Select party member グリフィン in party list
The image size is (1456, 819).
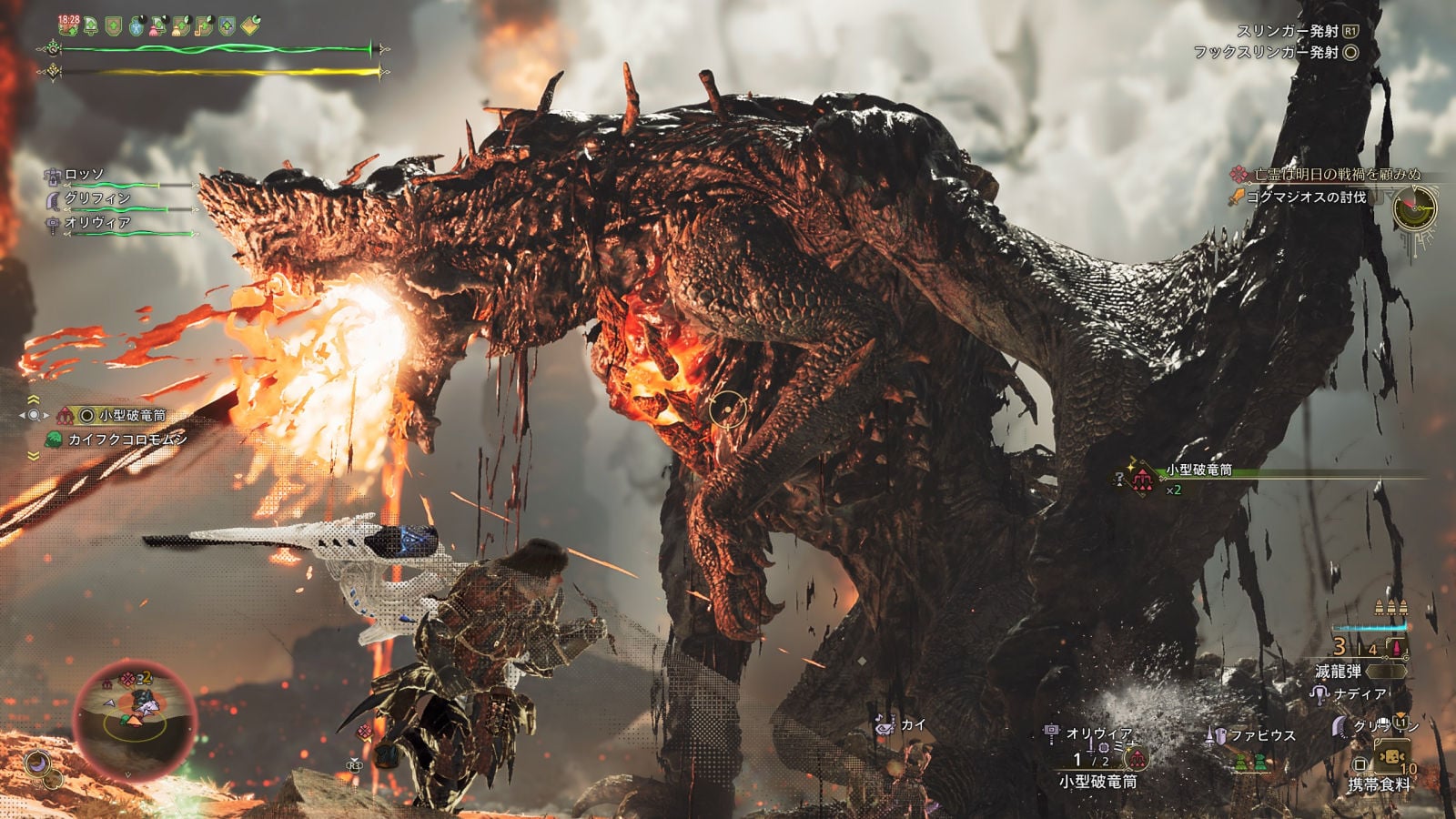tap(96, 198)
